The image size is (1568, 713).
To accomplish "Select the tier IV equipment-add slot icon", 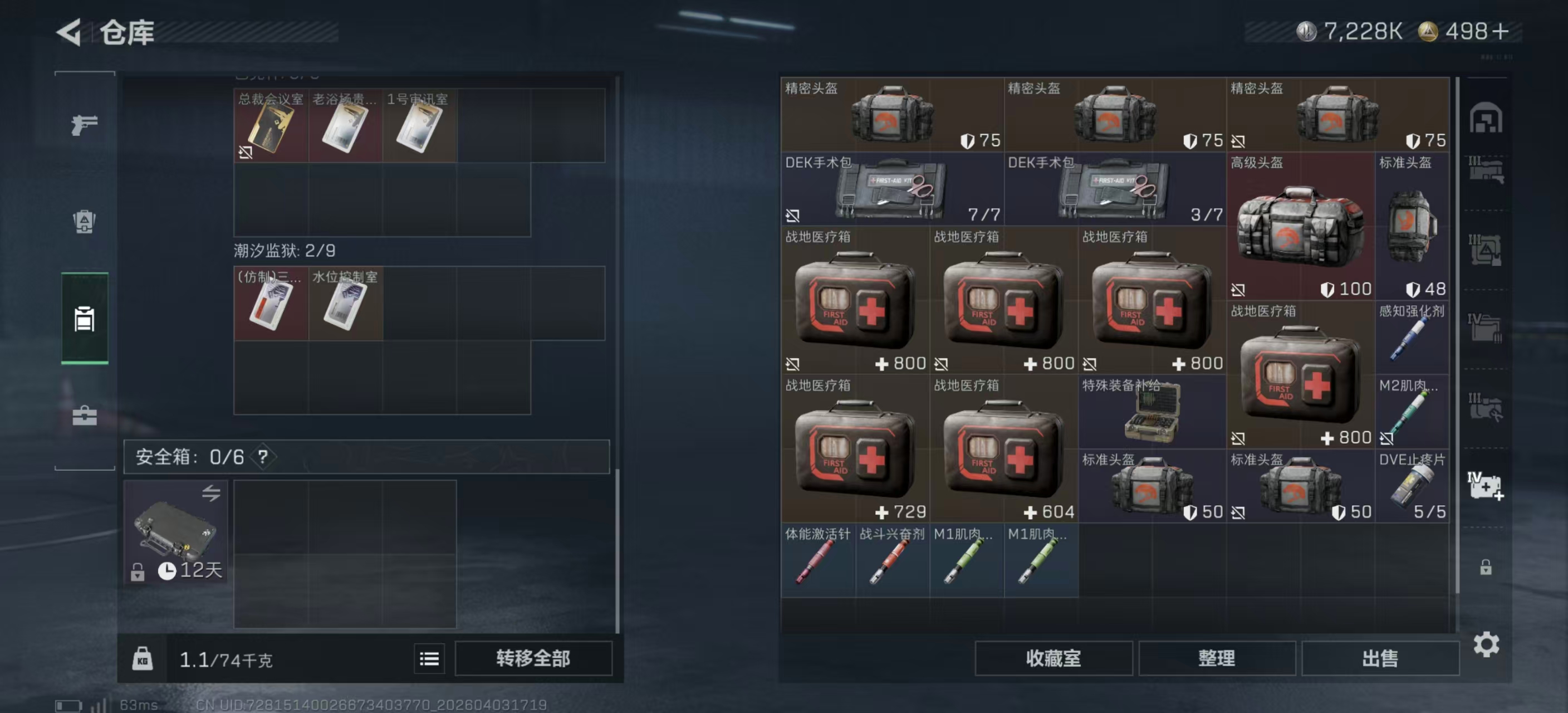I will pos(1485,487).
